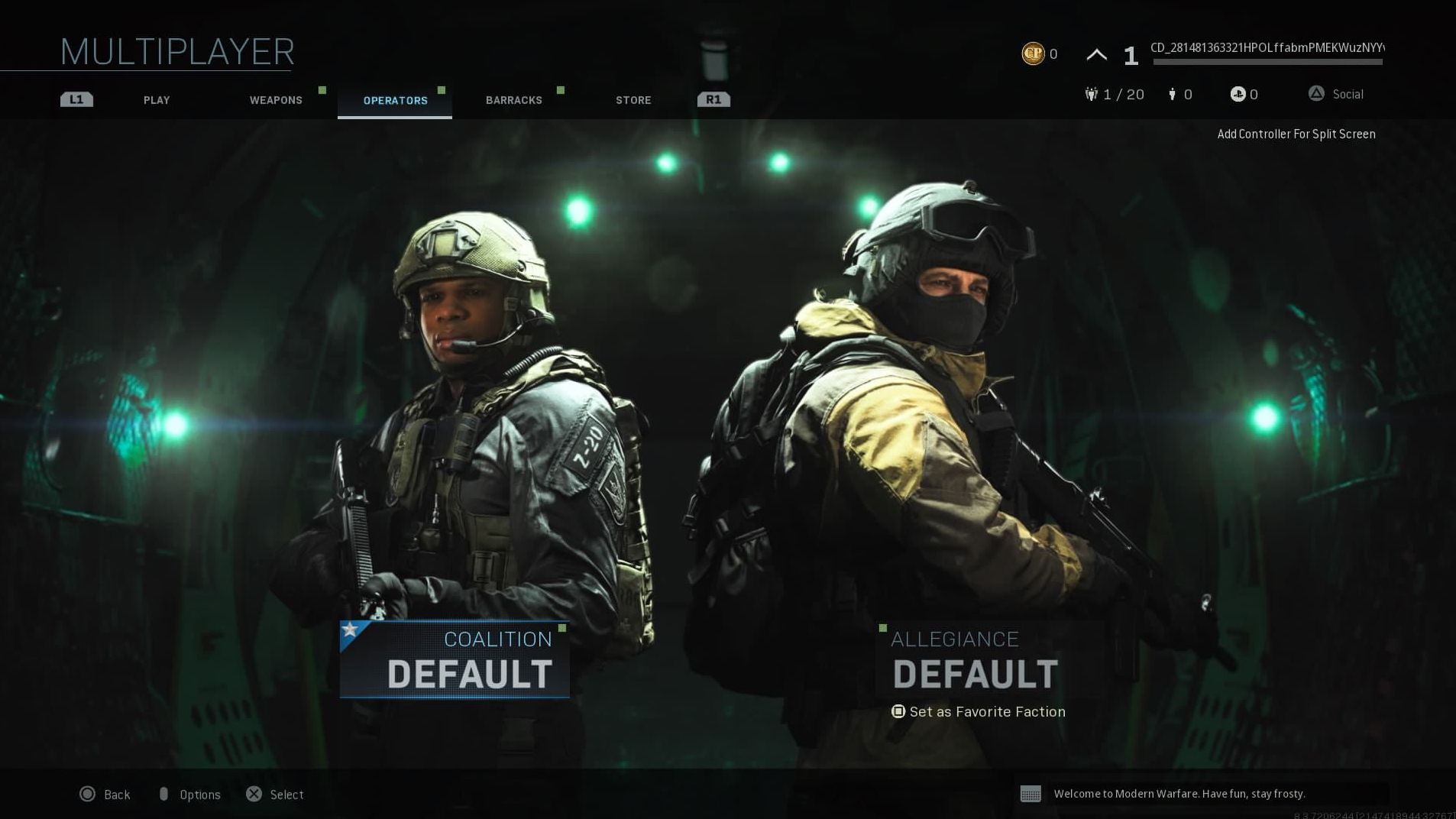
Task: Click the keyboard icon beside the welcome message
Action: click(x=1031, y=794)
